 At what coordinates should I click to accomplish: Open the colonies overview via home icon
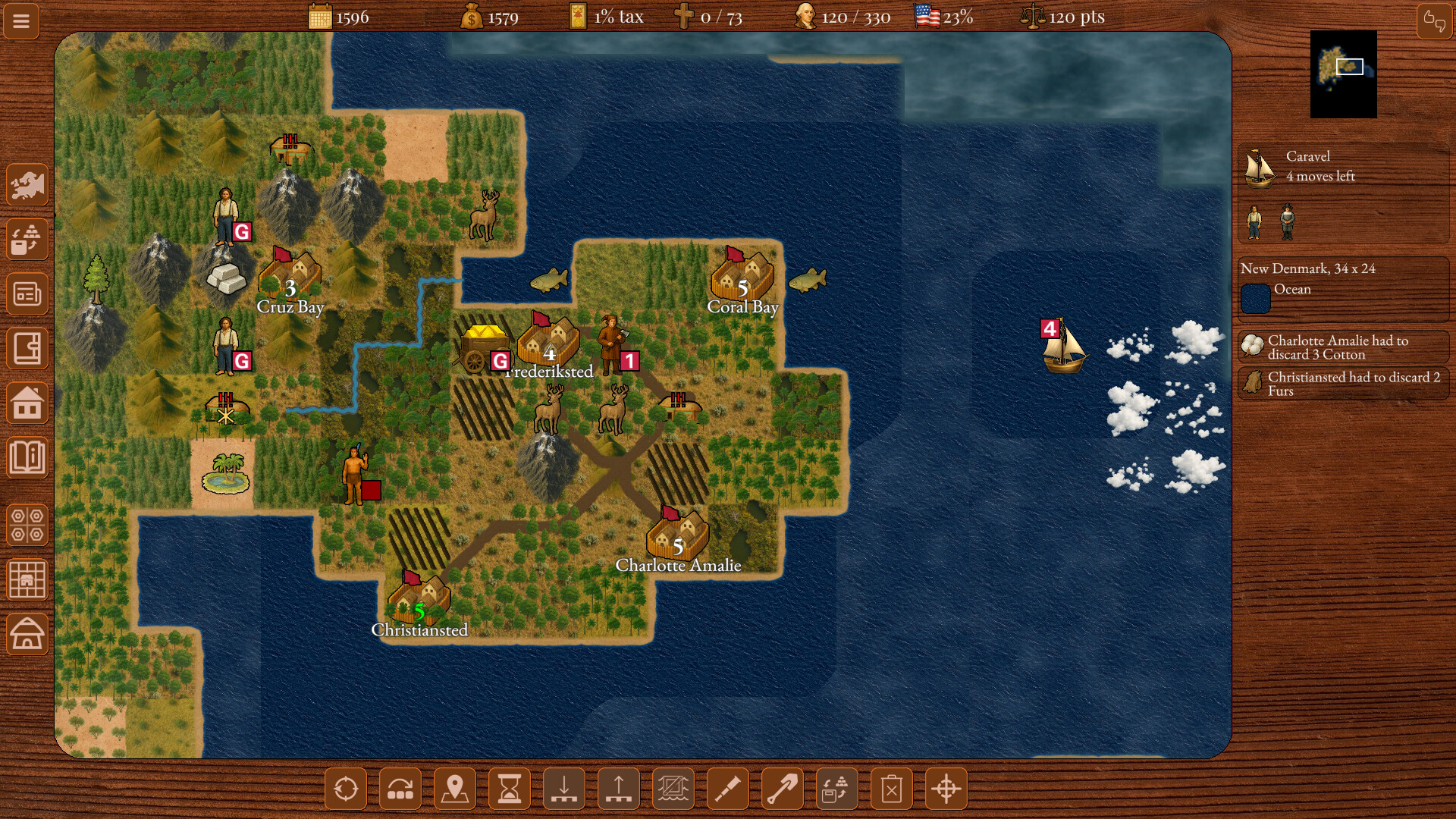tap(27, 403)
